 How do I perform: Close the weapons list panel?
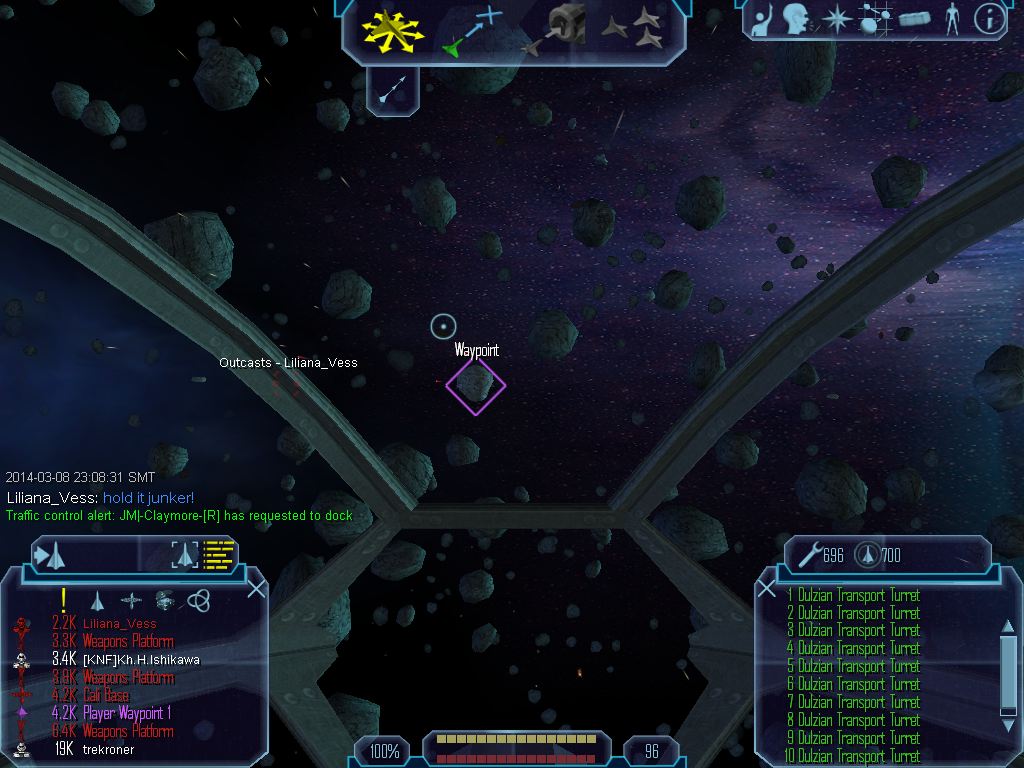(x=767, y=589)
